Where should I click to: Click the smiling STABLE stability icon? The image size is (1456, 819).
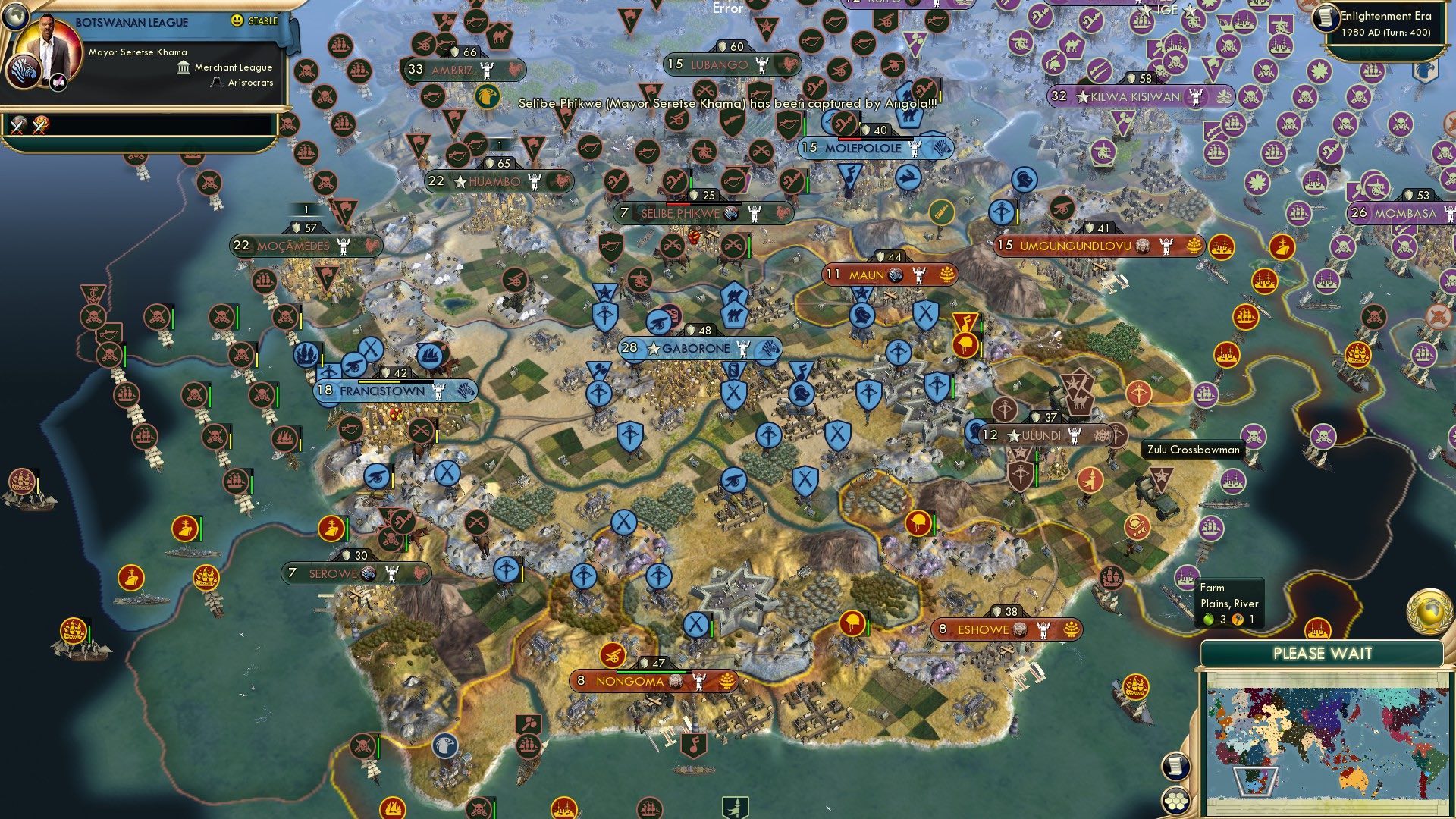237,21
